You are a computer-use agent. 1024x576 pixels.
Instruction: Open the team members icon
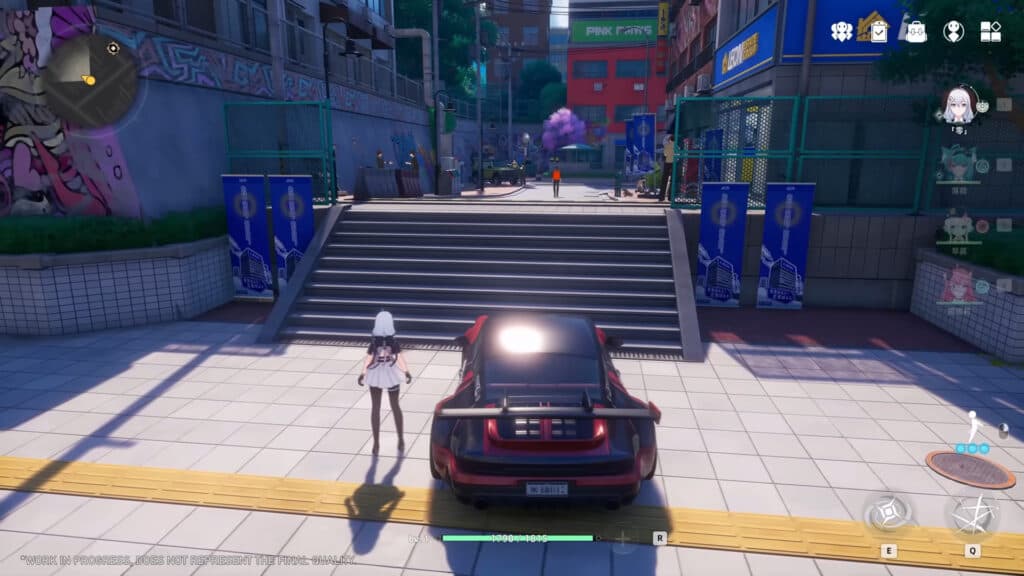point(842,31)
